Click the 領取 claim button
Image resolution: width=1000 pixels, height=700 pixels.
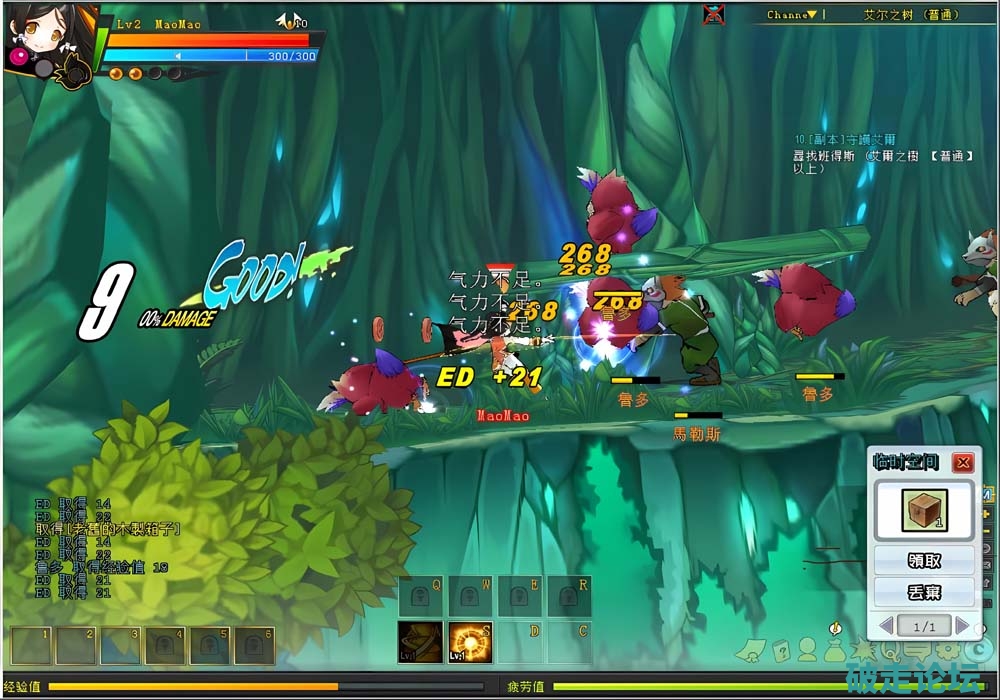pos(924,560)
